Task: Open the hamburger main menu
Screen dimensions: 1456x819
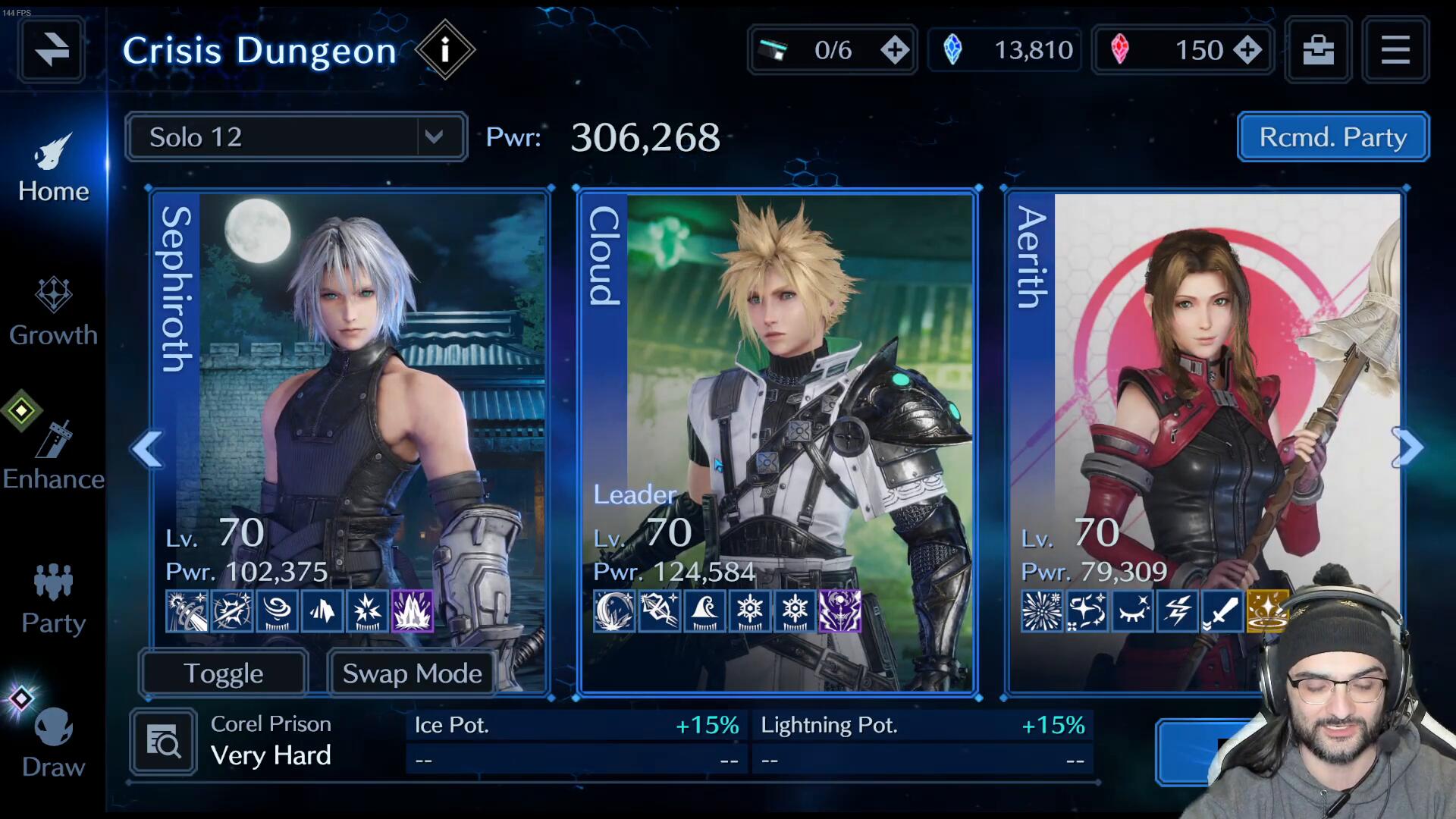Action: pos(1395,50)
